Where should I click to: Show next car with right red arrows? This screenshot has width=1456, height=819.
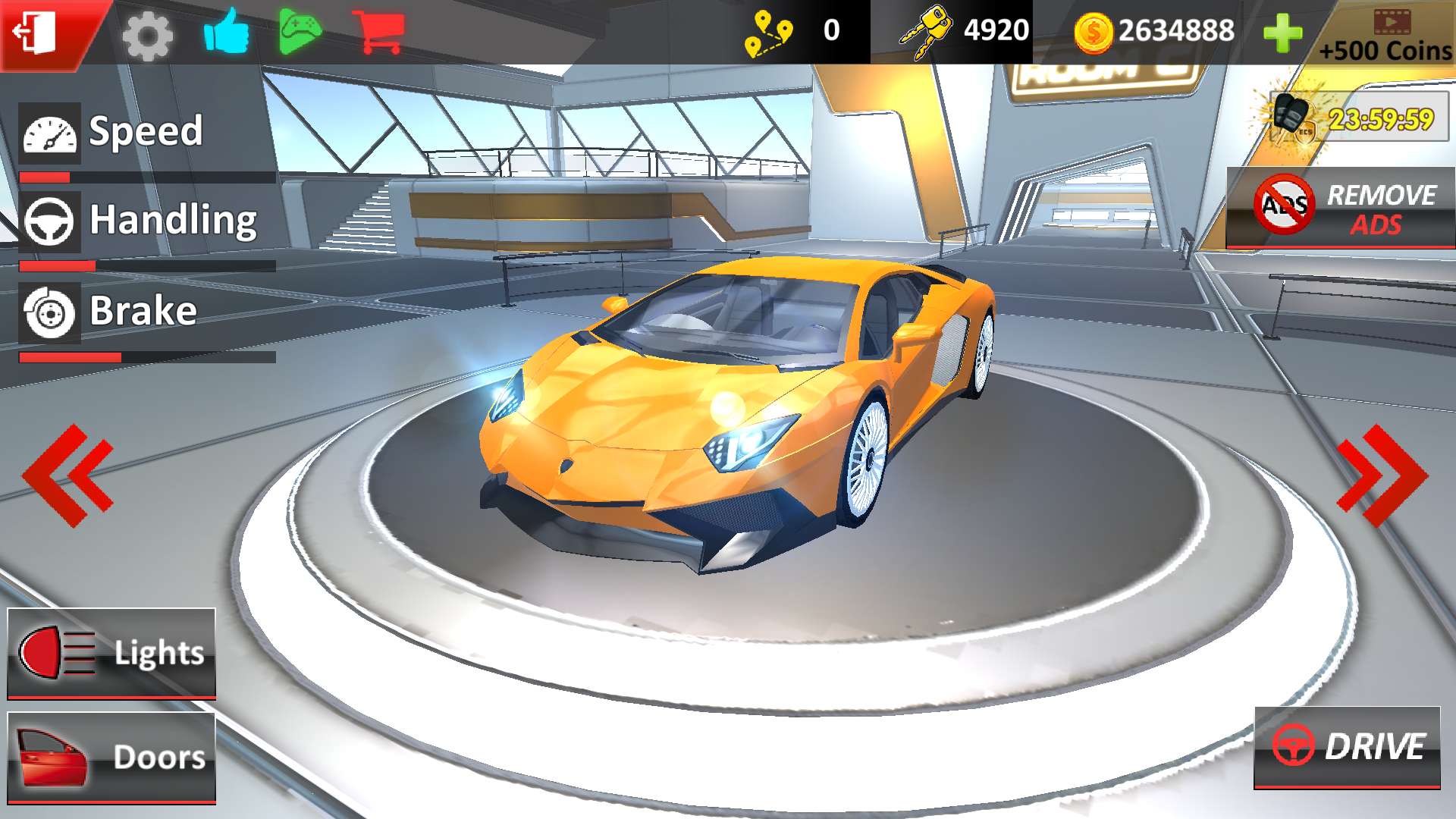tap(1382, 475)
